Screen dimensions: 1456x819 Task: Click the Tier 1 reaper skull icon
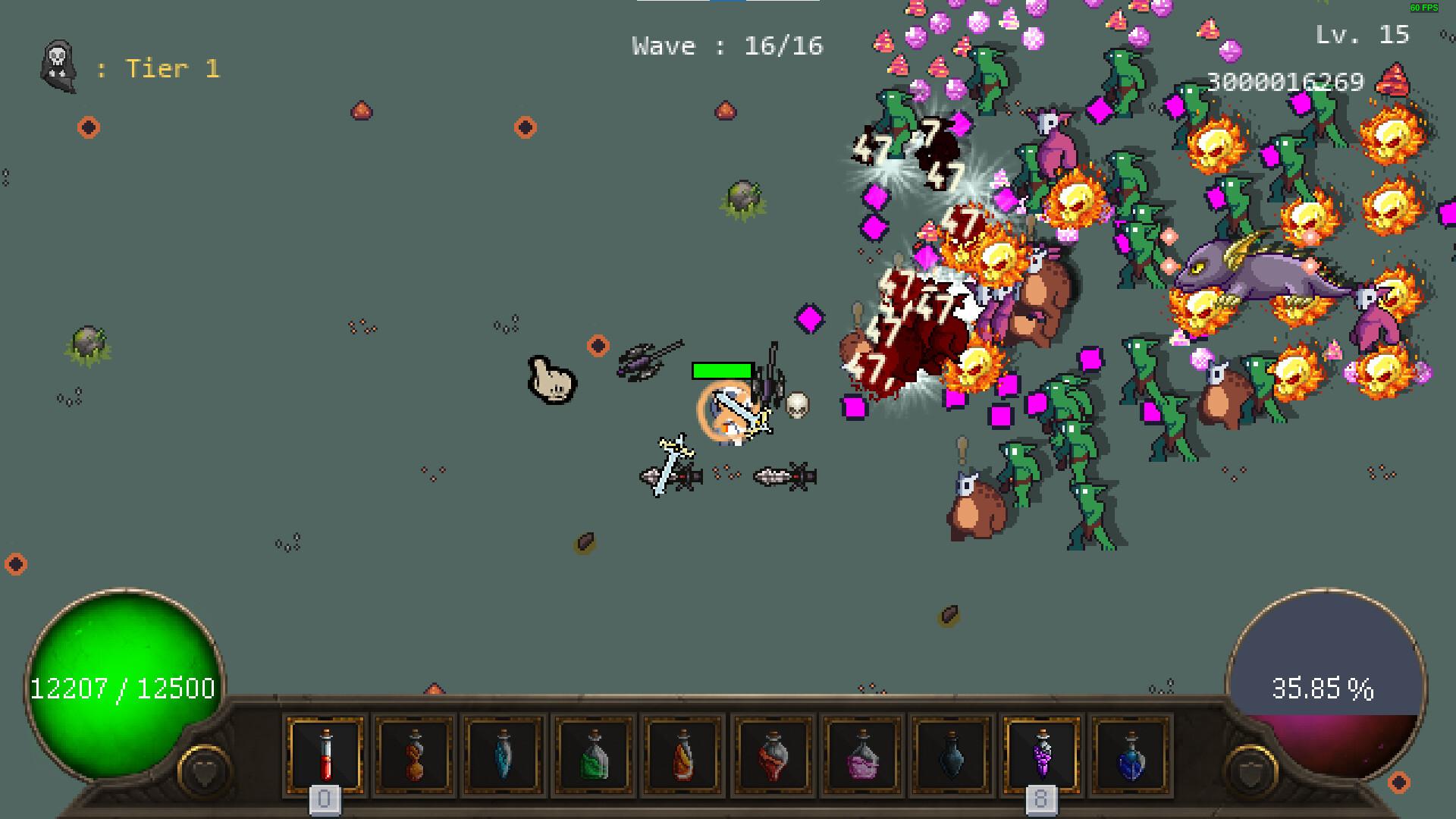click(x=57, y=68)
